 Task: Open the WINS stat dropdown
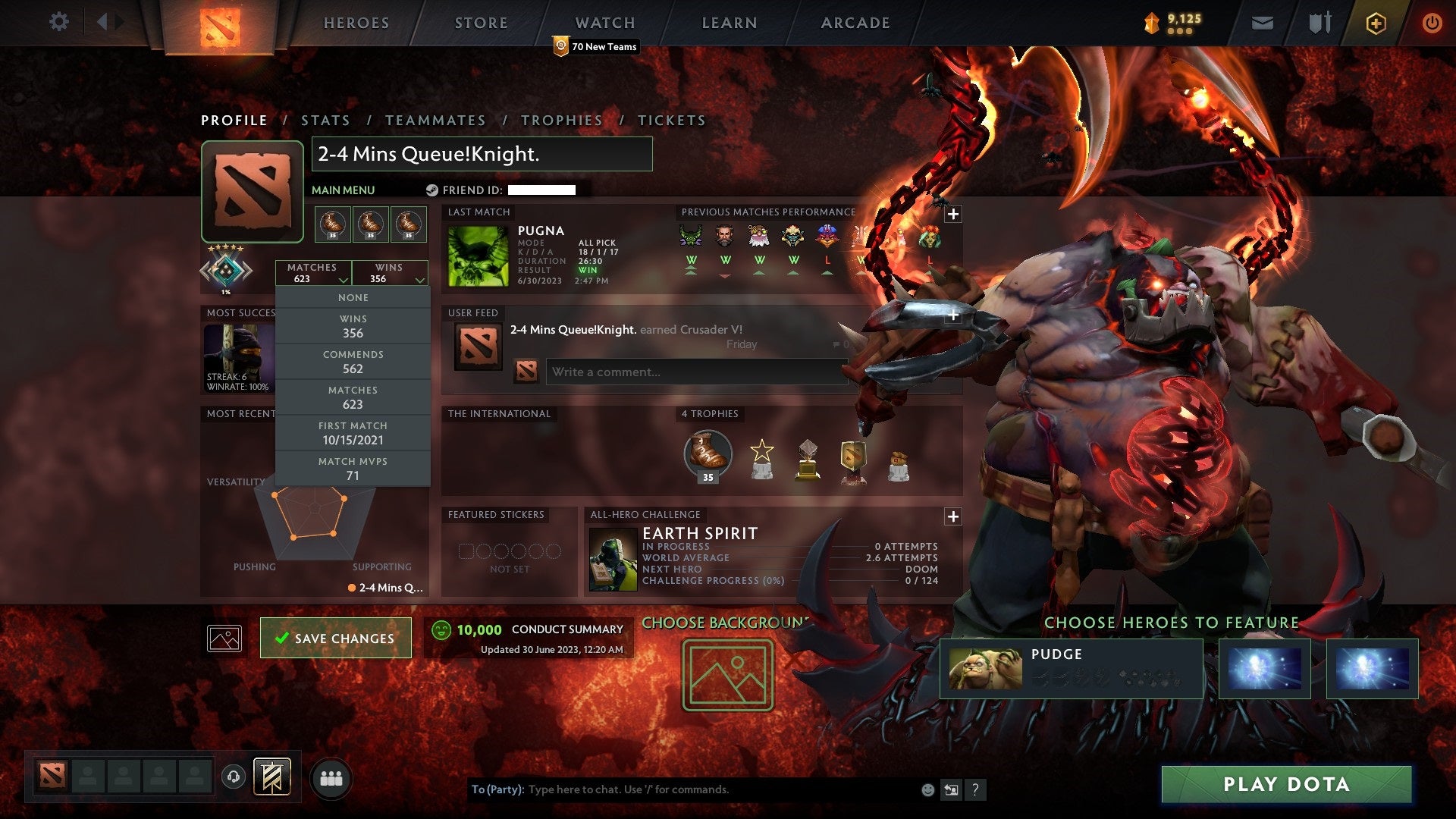point(391,273)
